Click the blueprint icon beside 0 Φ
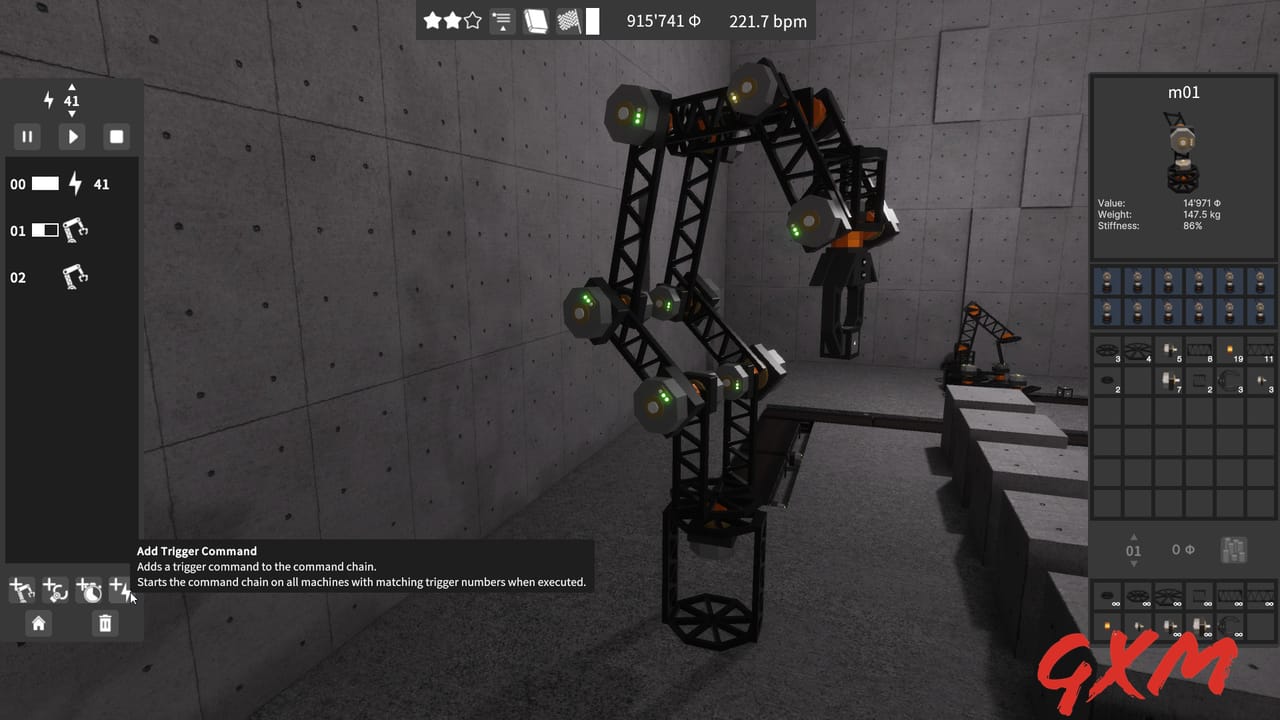Image resolution: width=1280 pixels, height=720 pixels. pyautogui.click(x=1234, y=549)
